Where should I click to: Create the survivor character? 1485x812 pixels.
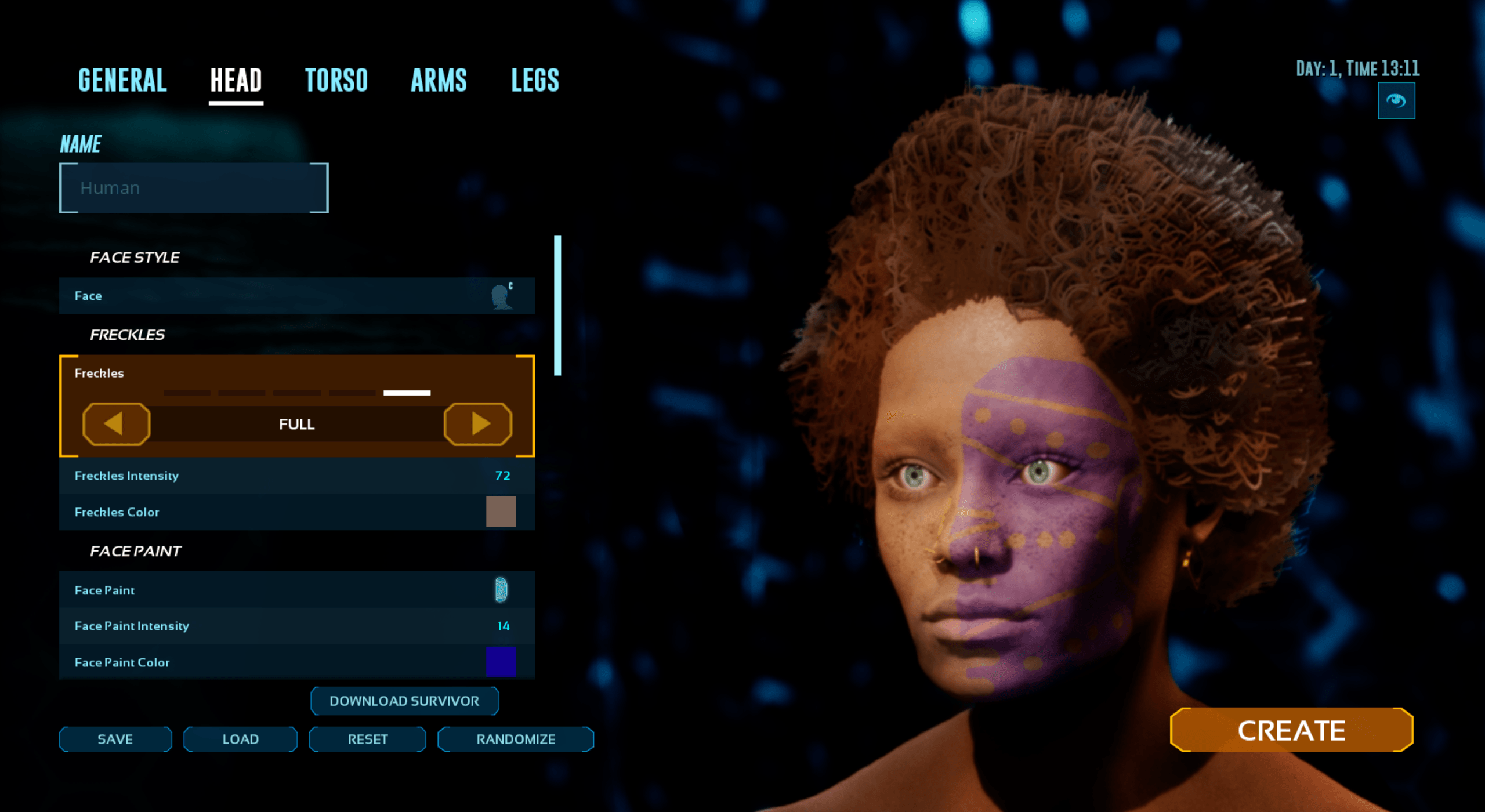(1291, 730)
